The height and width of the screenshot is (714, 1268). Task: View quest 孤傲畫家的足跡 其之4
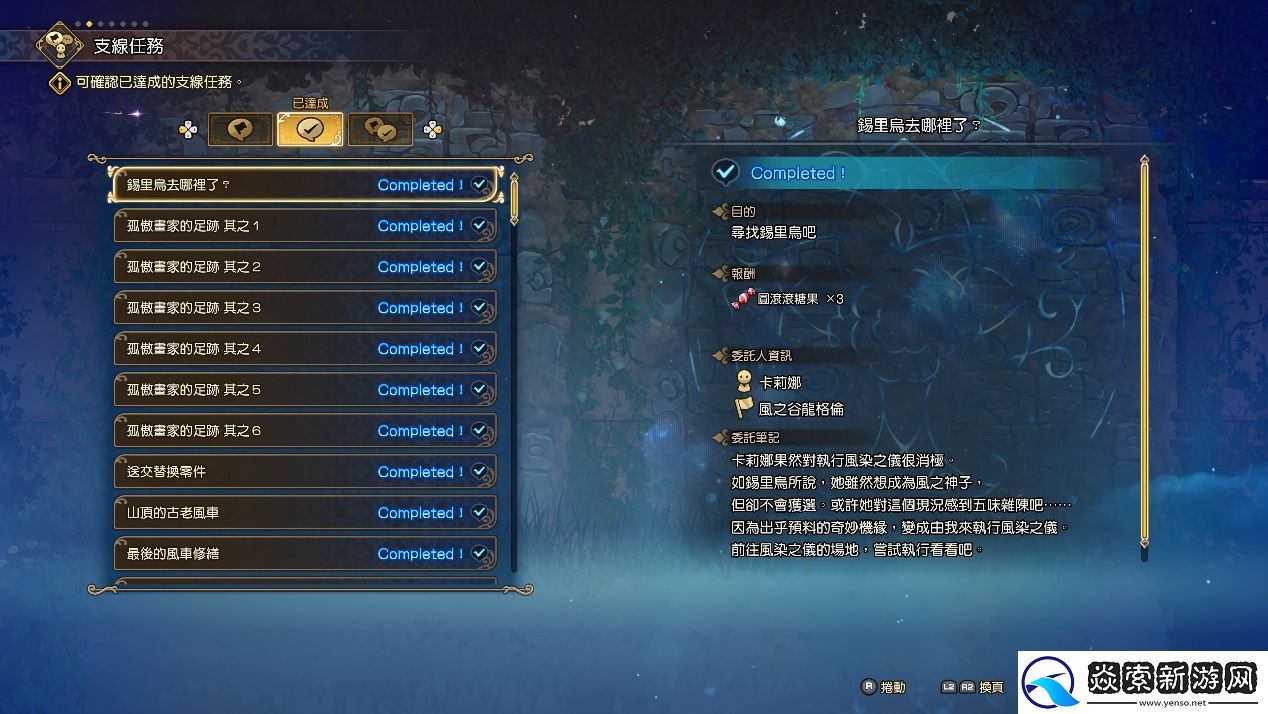(x=305, y=349)
